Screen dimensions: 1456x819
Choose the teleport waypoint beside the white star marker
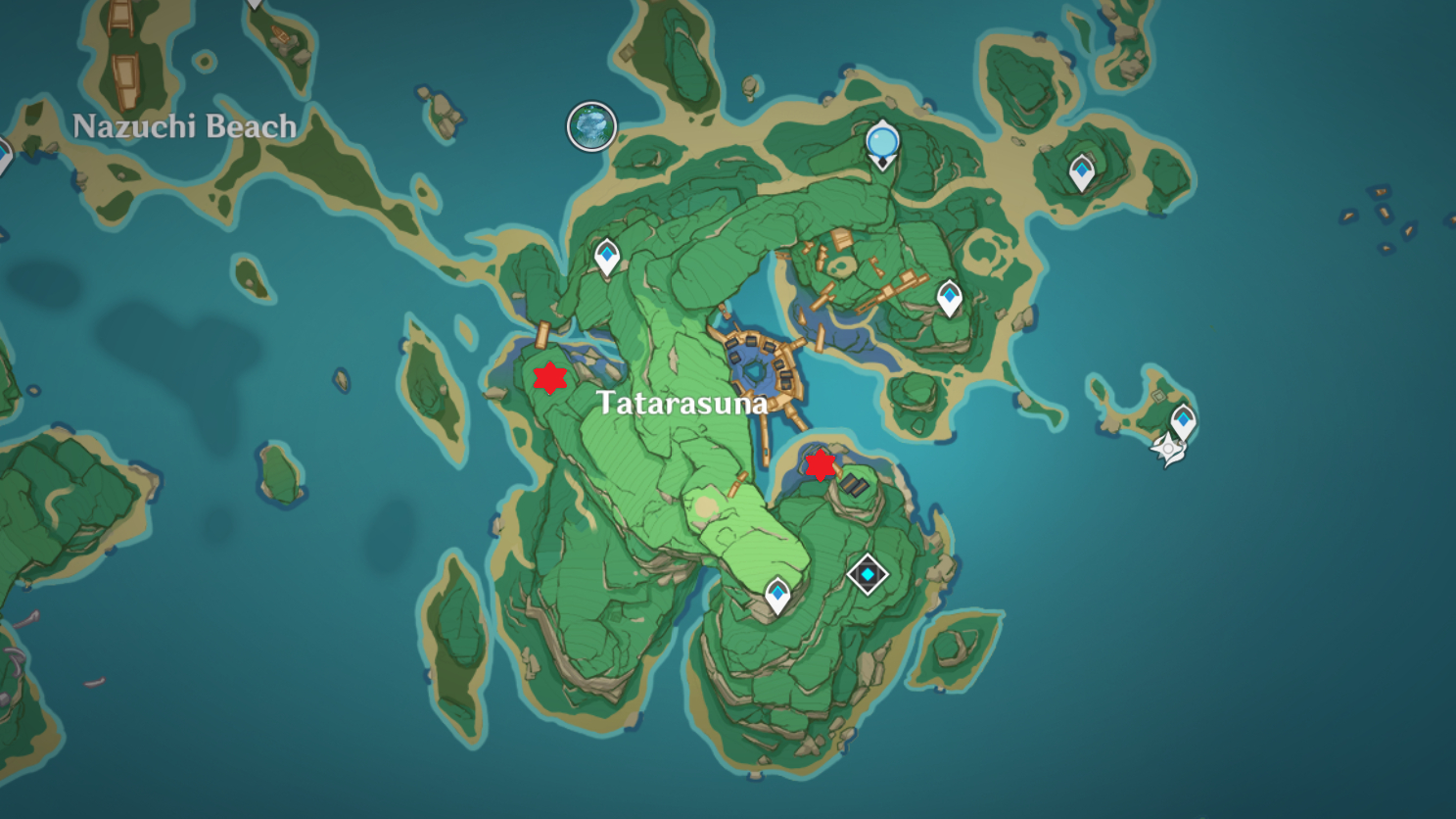(1183, 421)
